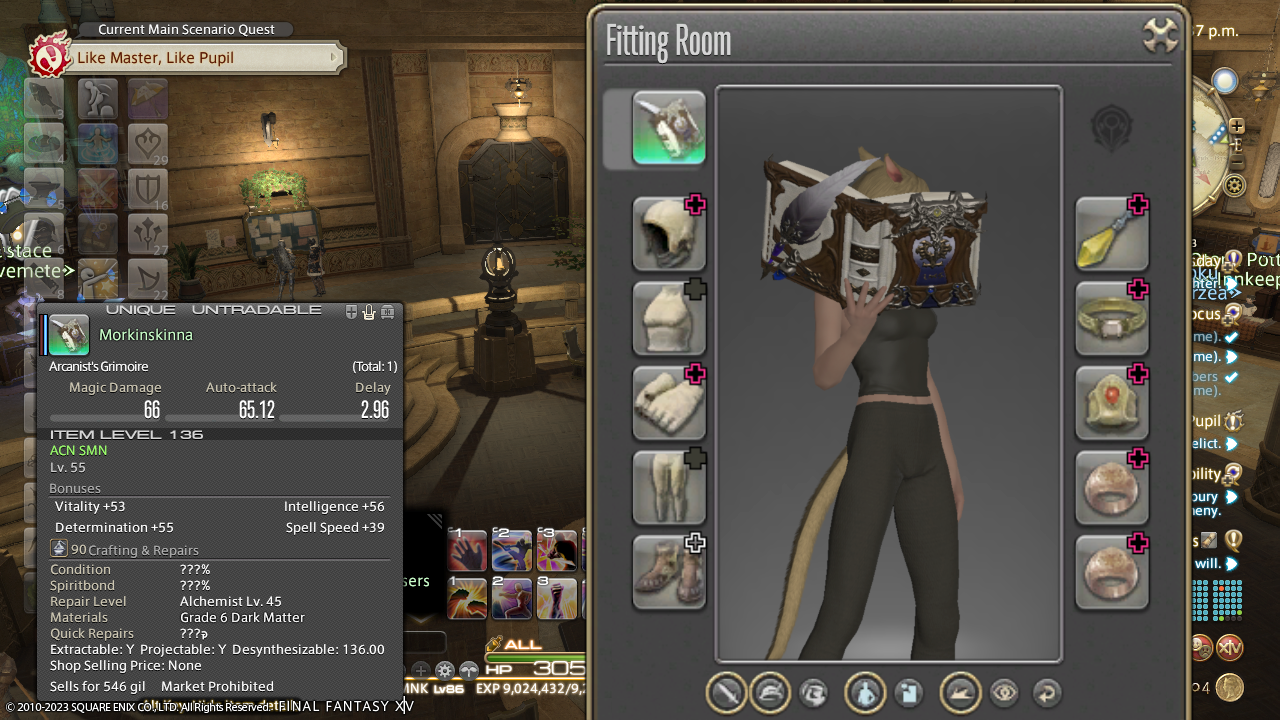Click the visor adjust button

[x=813, y=693]
